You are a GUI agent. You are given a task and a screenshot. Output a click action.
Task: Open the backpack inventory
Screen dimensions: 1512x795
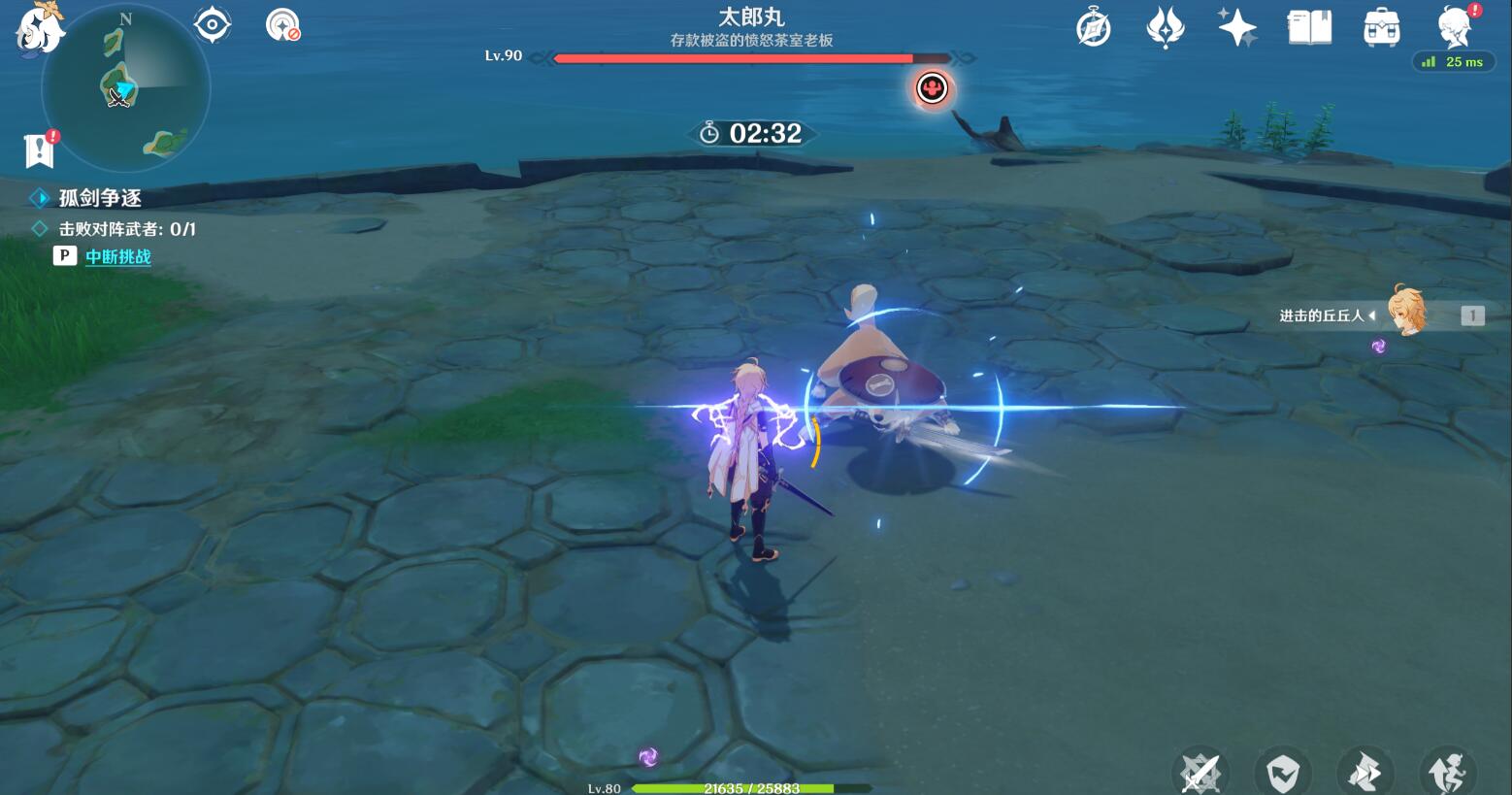(x=1381, y=28)
